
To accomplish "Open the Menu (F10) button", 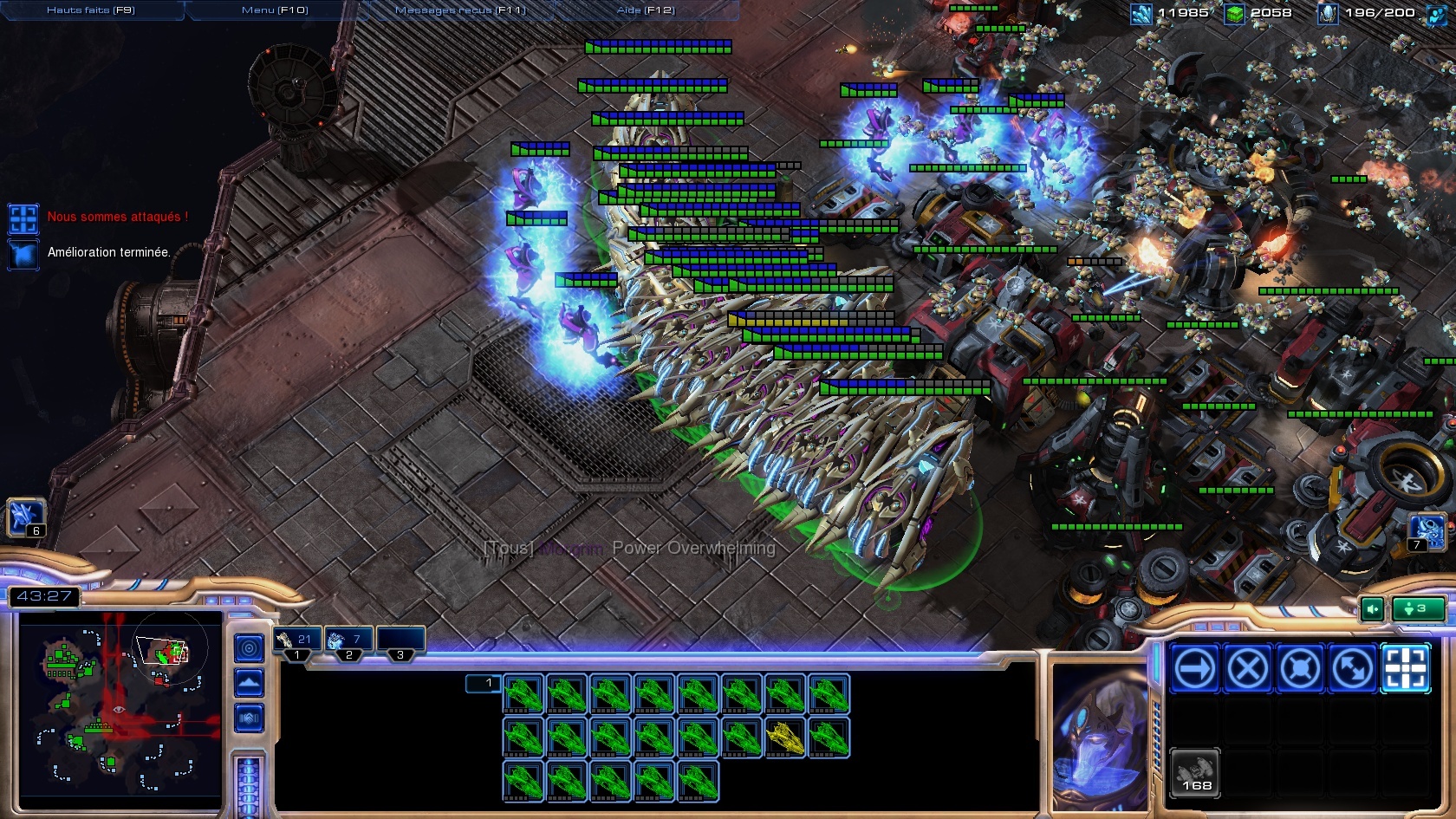I will click(275, 10).
